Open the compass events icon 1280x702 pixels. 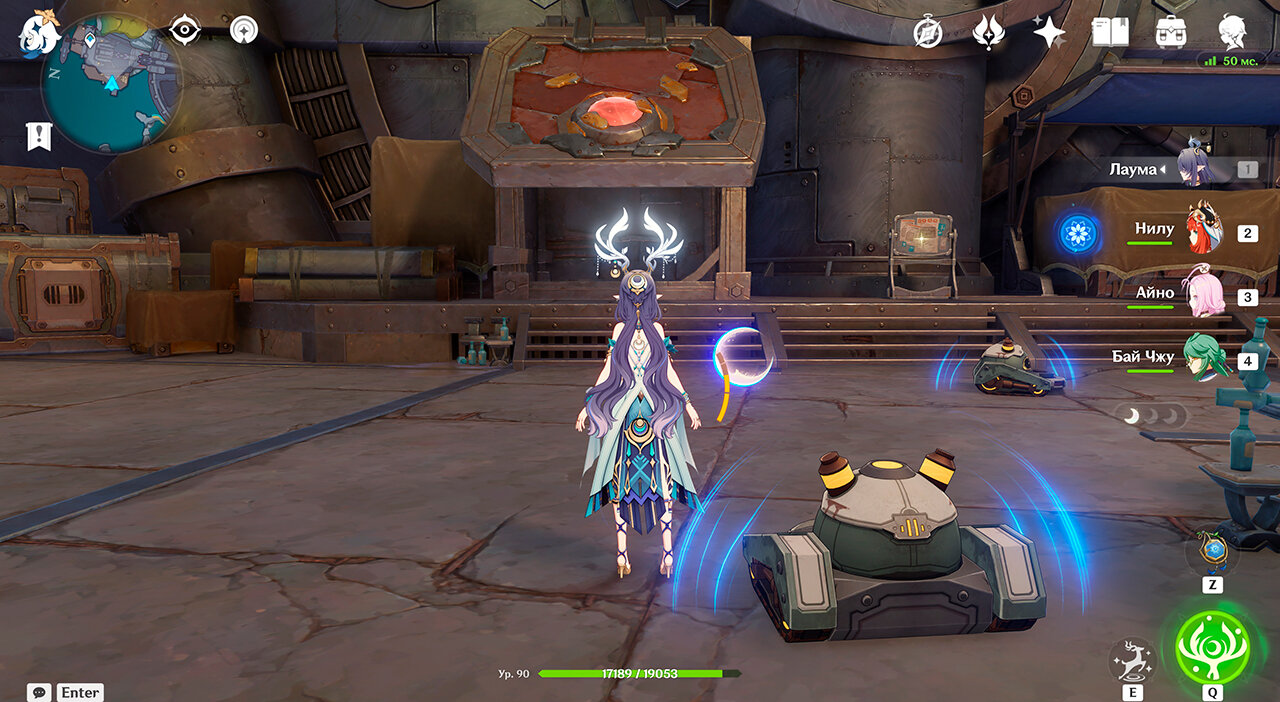point(928,32)
